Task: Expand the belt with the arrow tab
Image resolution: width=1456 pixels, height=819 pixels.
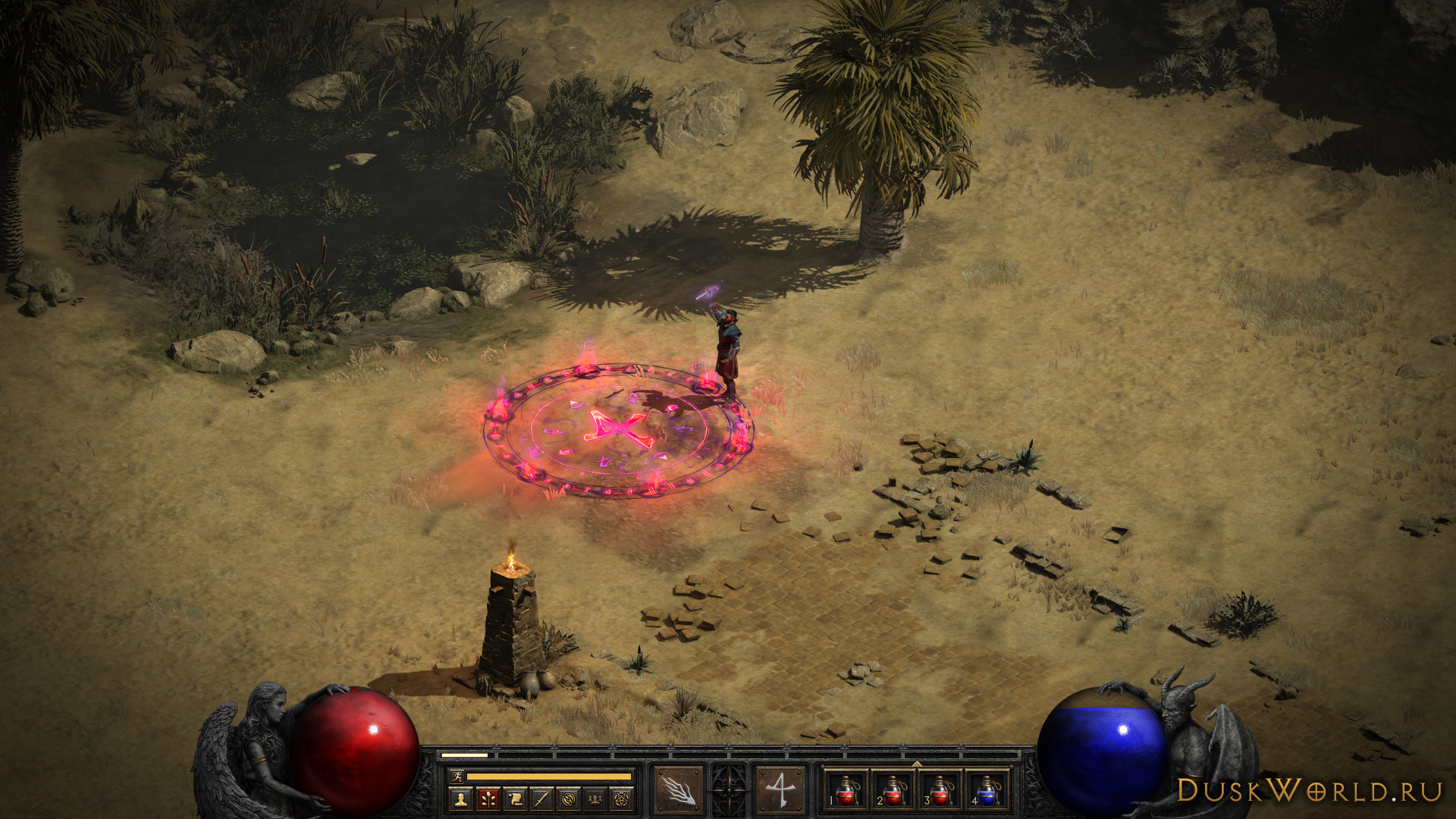Action: (916, 764)
